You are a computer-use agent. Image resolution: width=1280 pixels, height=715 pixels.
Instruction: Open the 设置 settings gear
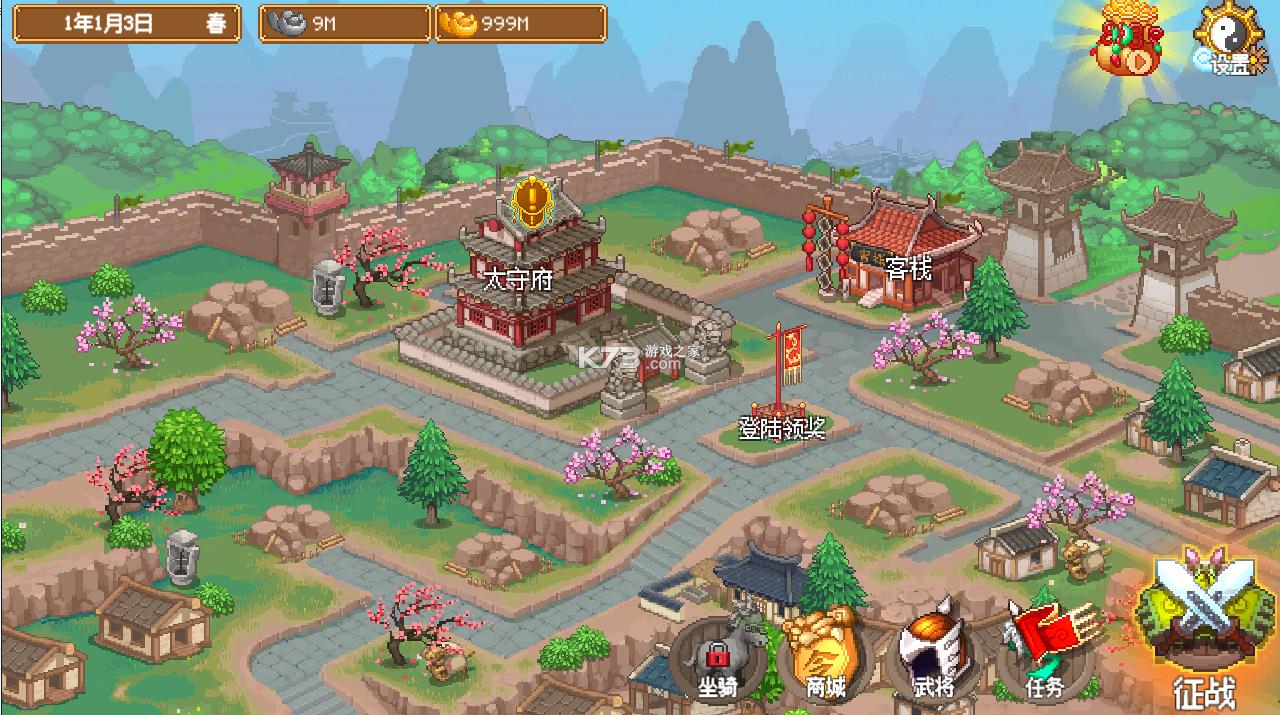coord(1230,40)
